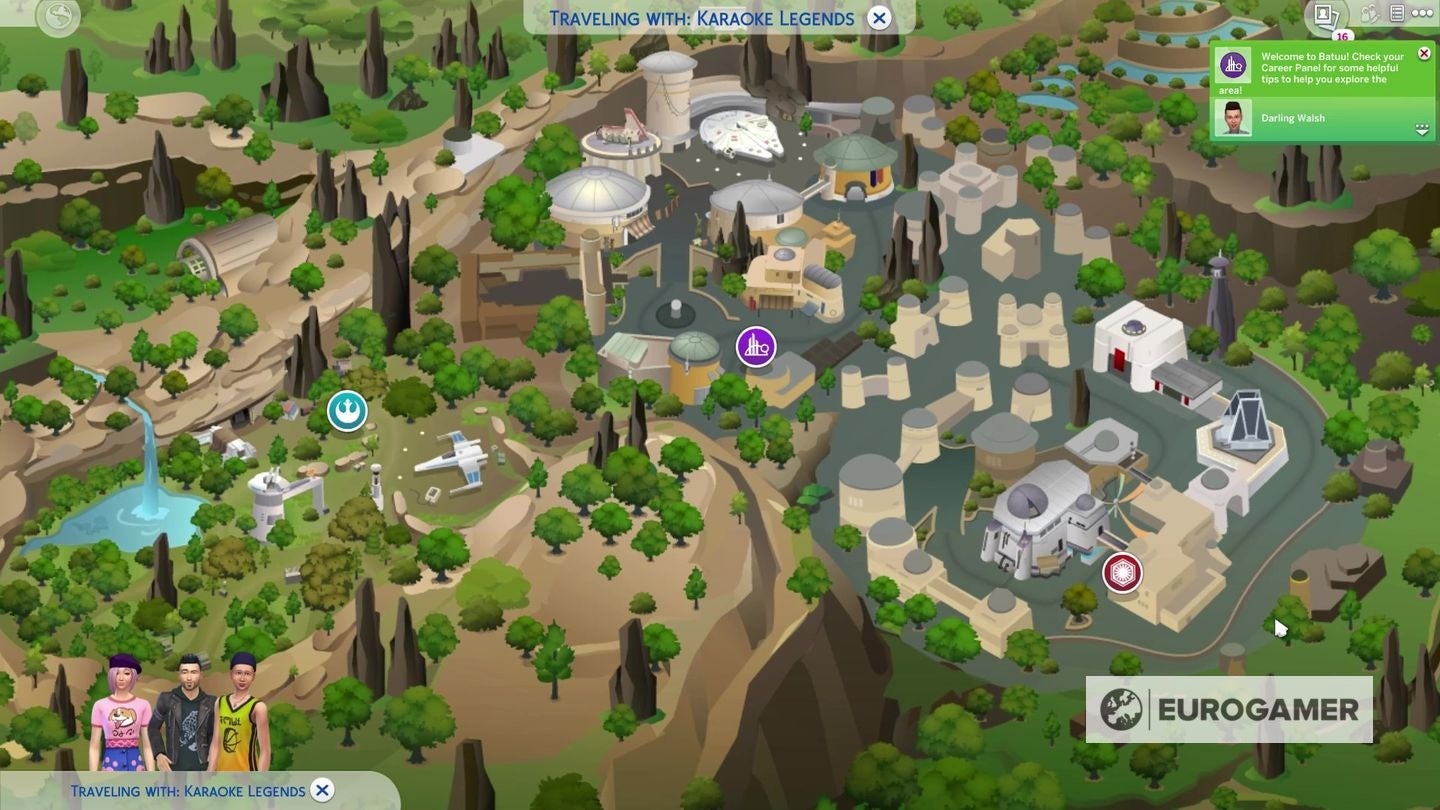The width and height of the screenshot is (1440, 810).
Task: Select the Resistance emblem map marker
Action: pos(347,411)
